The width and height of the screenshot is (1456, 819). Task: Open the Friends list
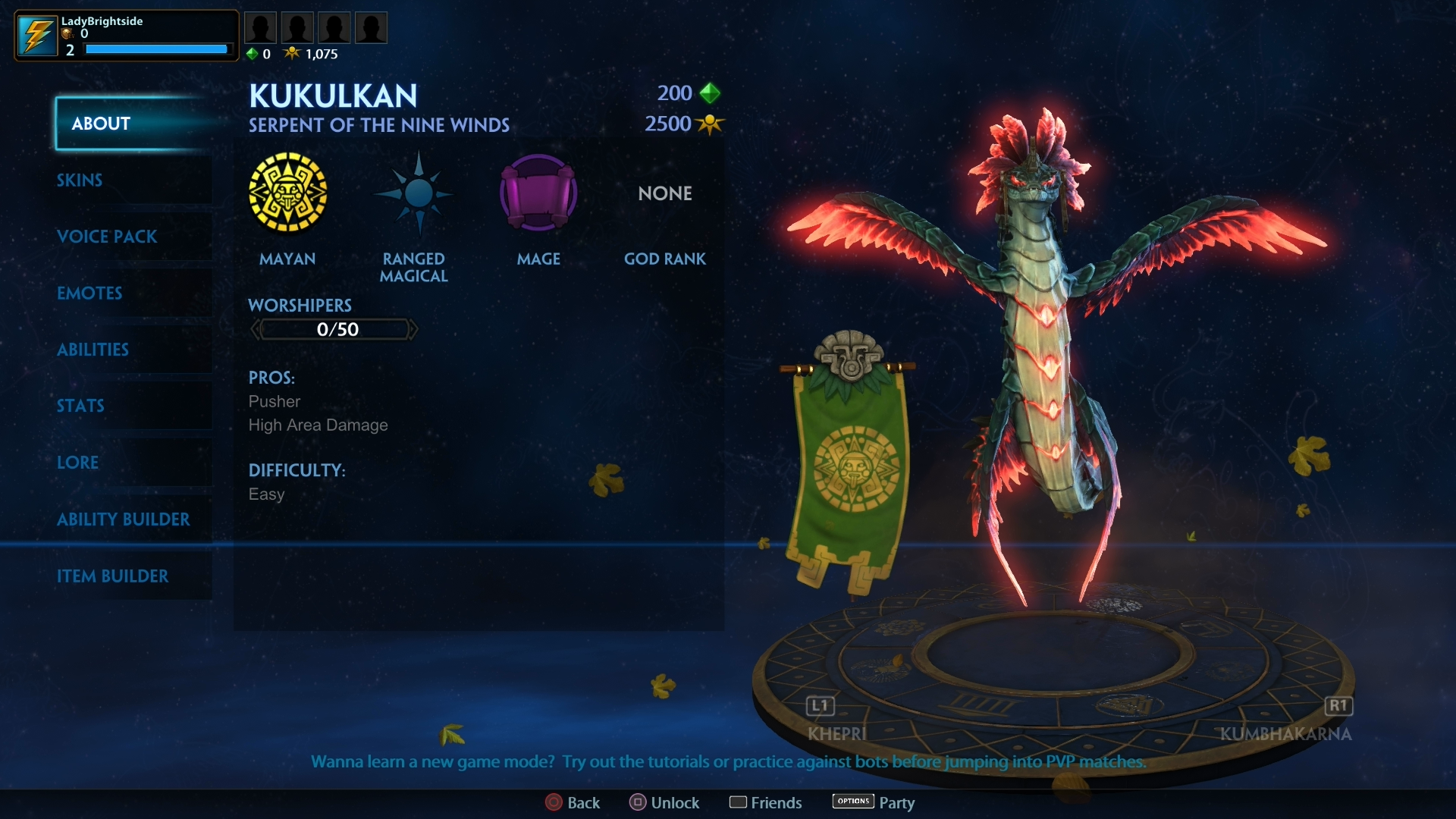pos(765,802)
